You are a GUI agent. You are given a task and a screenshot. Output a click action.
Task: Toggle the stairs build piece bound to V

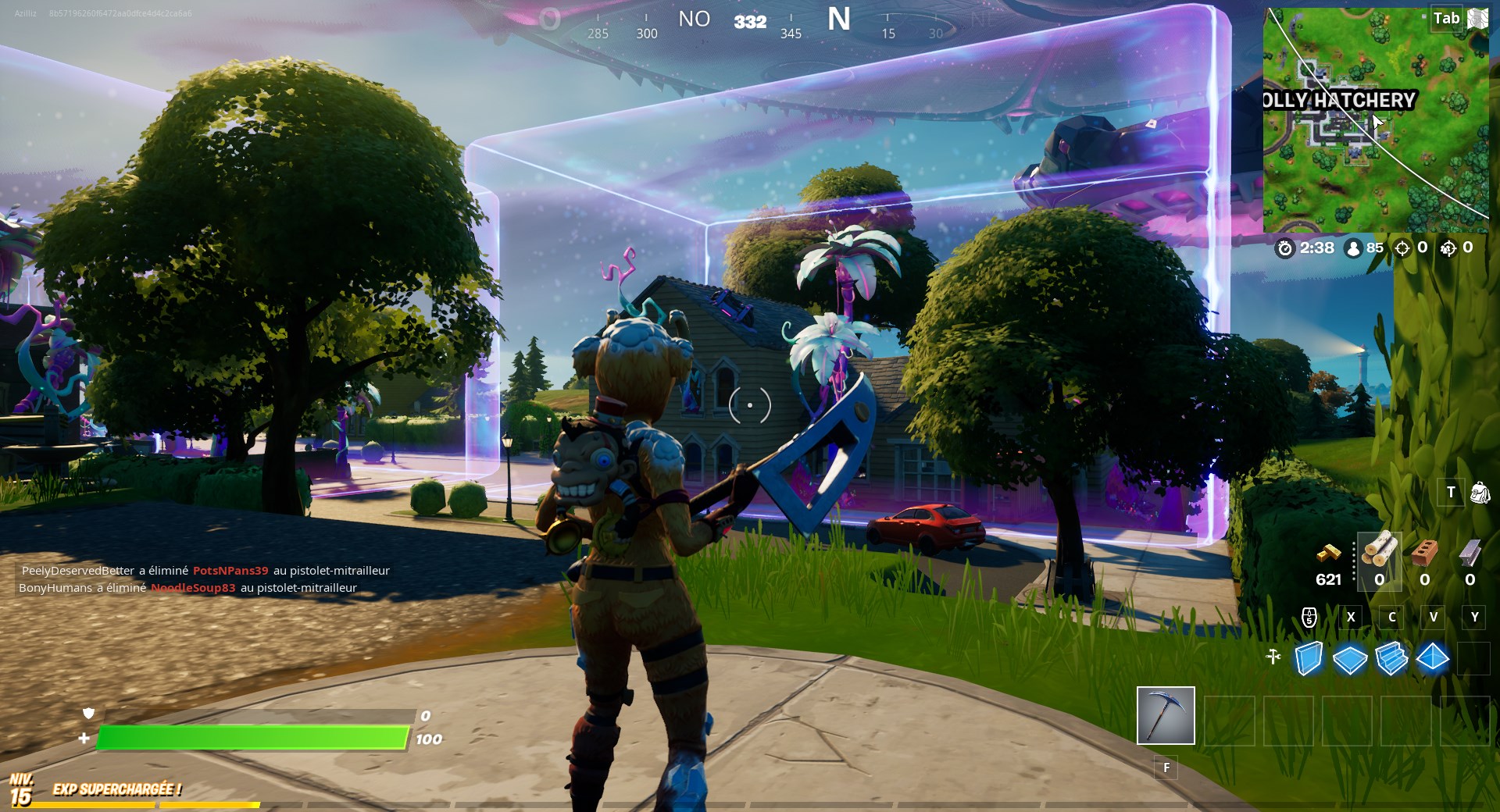[x=1393, y=658]
